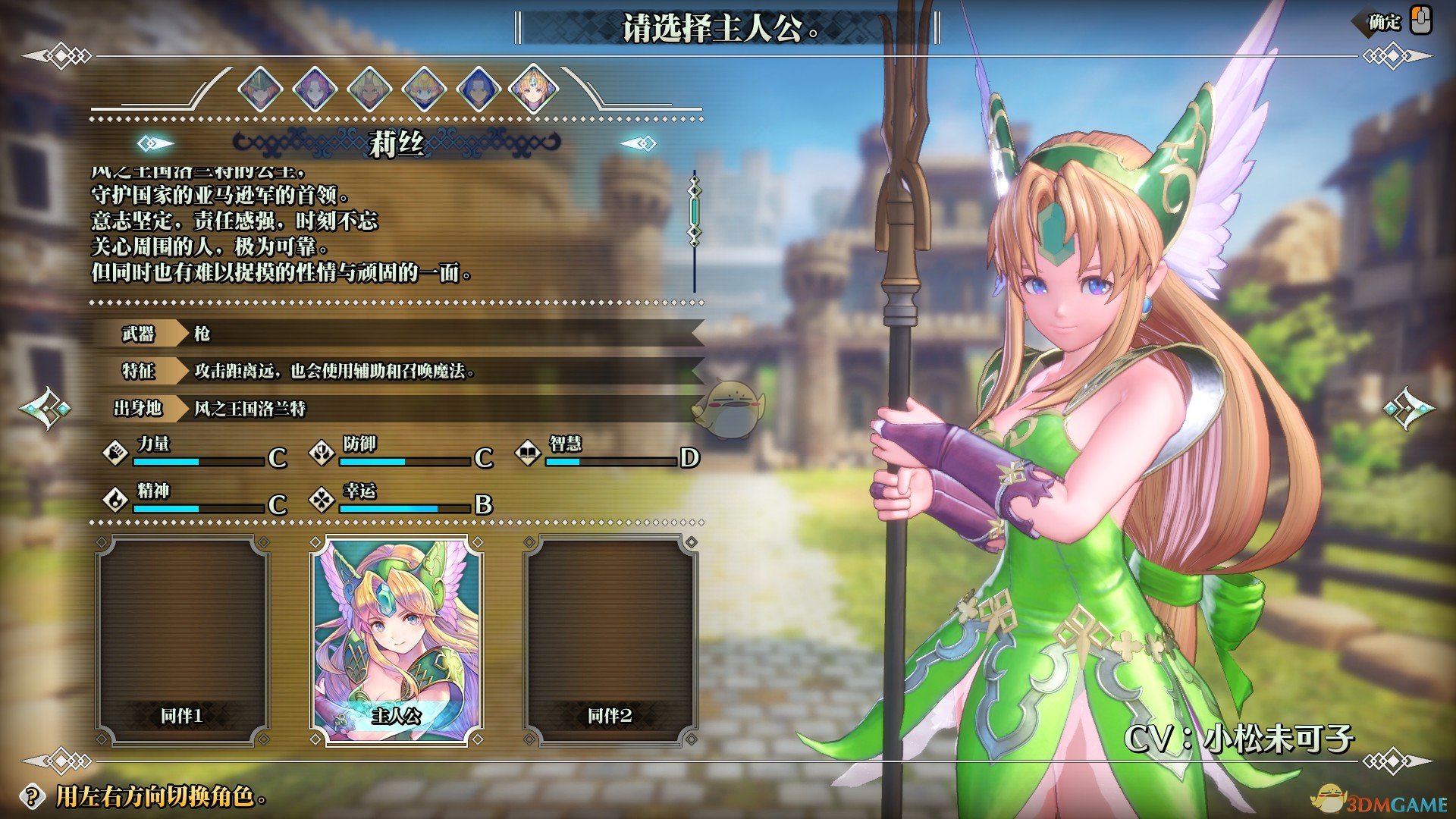This screenshot has height=819, width=1456.
Task: Pick Kevin's spiky blond portrait
Action: coord(369,89)
